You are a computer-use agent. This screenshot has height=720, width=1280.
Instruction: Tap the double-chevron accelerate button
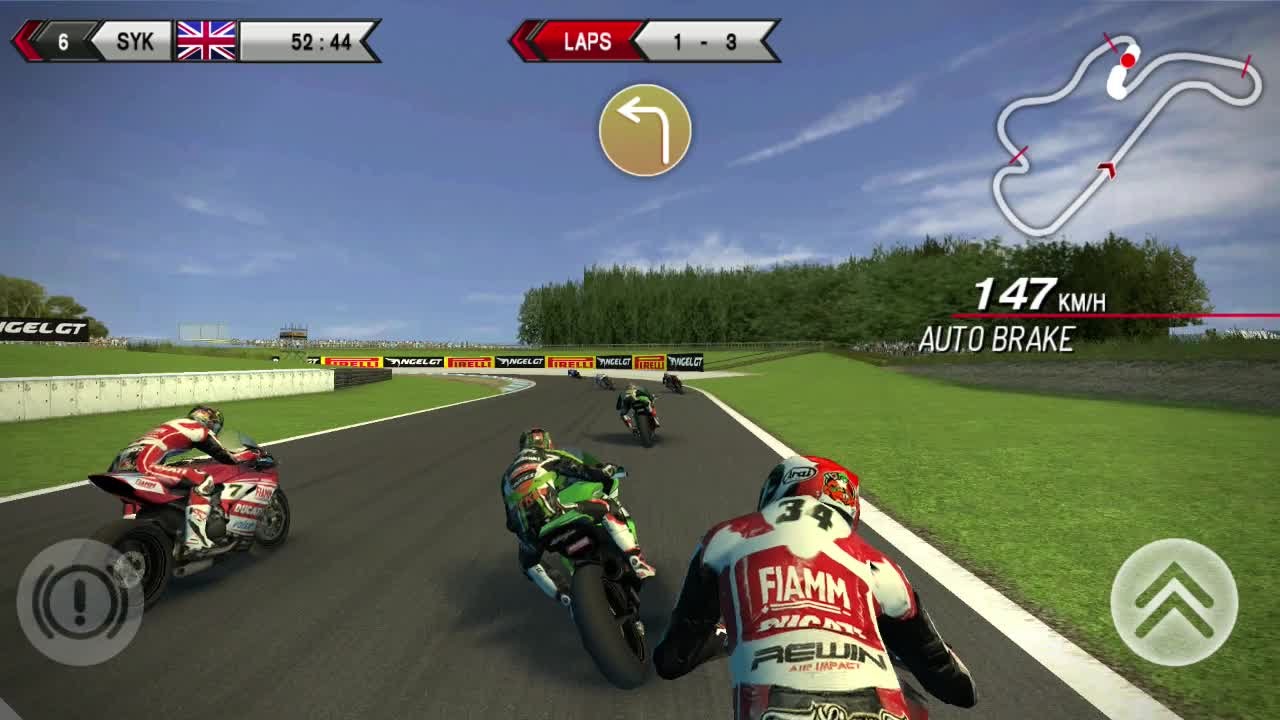tap(1174, 601)
